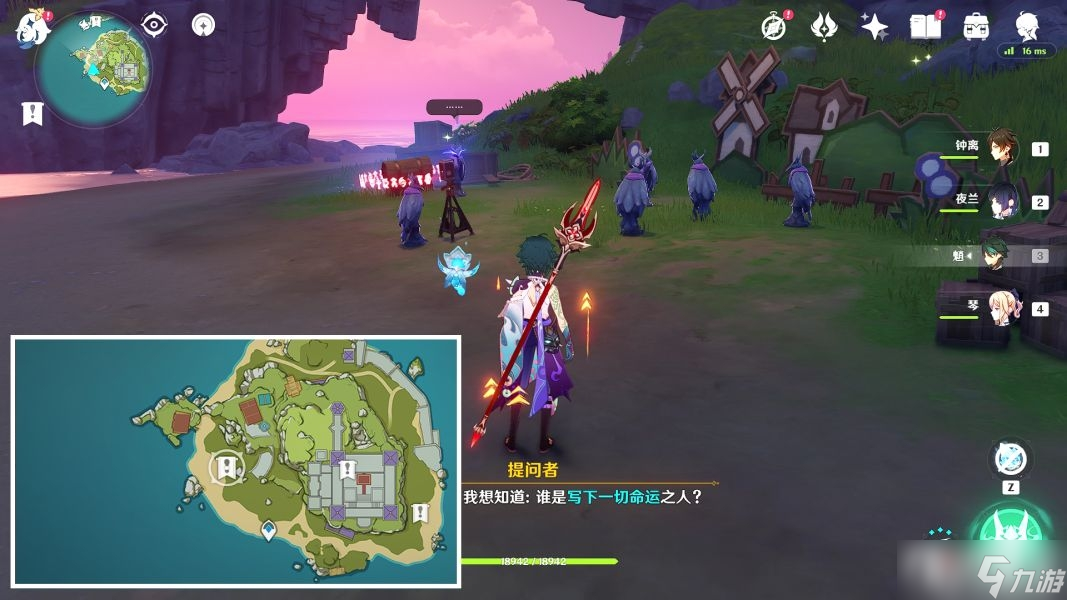Open the events compass icon
The height and width of the screenshot is (600, 1067).
point(774,26)
